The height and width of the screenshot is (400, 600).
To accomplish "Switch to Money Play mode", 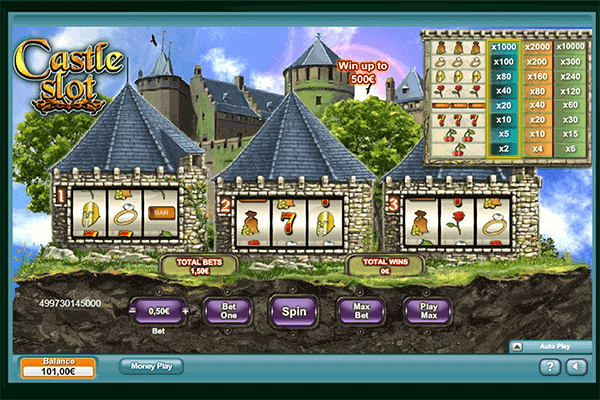I will tap(151, 366).
